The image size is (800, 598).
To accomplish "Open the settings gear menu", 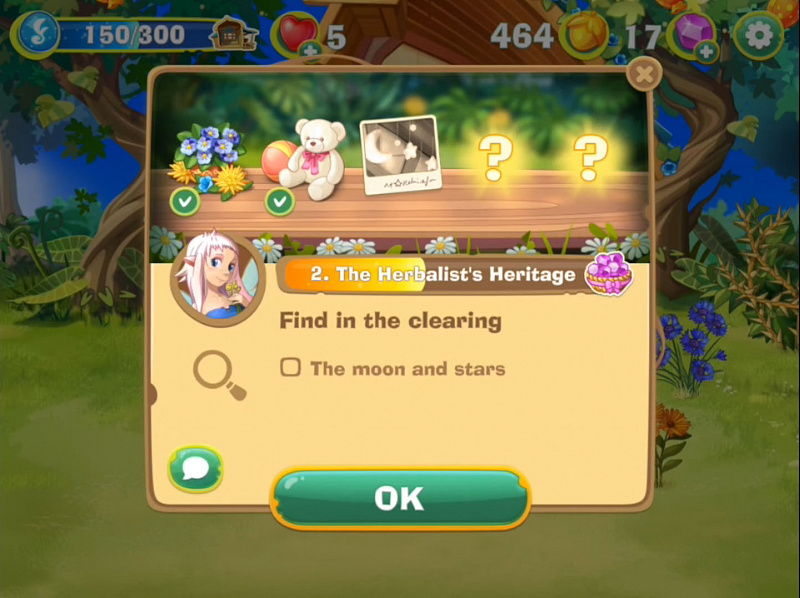I will coord(759,36).
